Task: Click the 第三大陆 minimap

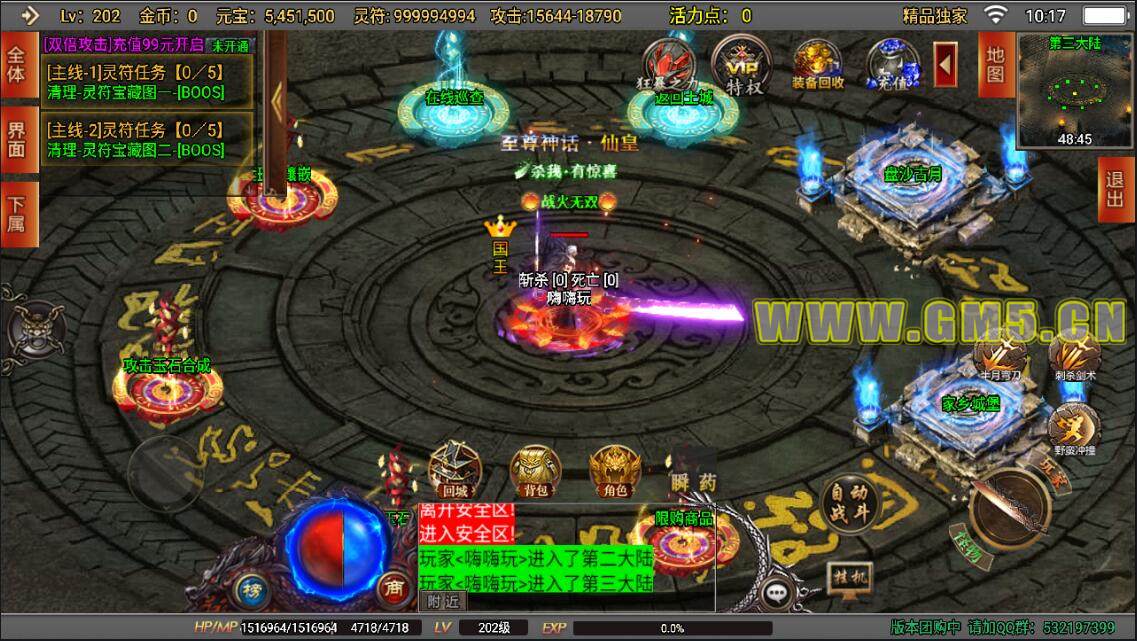Action: pyautogui.click(x=1075, y=91)
